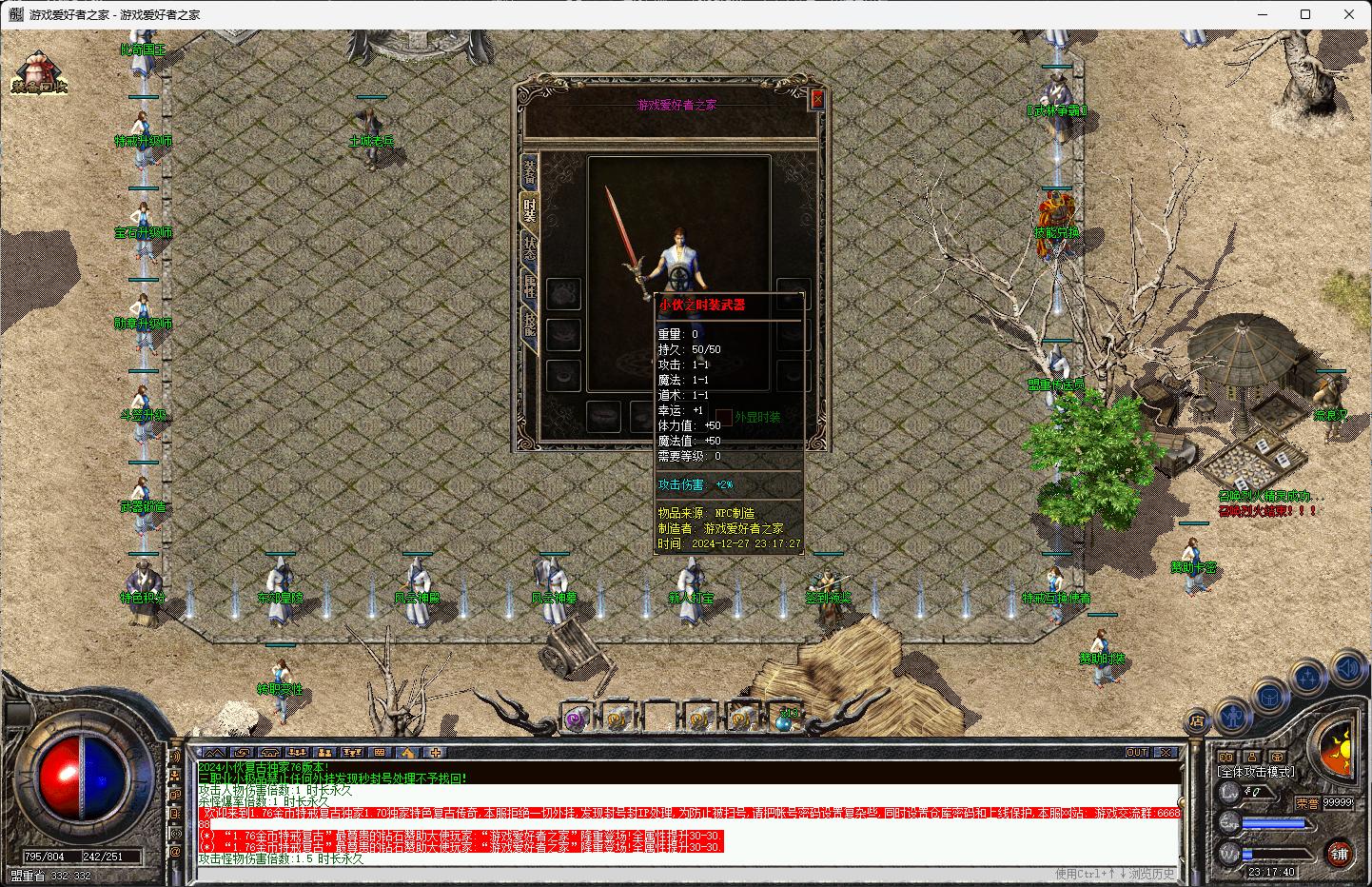Close the character equipment panel
The height and width of the screenshot is (887, 1372).
click(x=816, y=99)
